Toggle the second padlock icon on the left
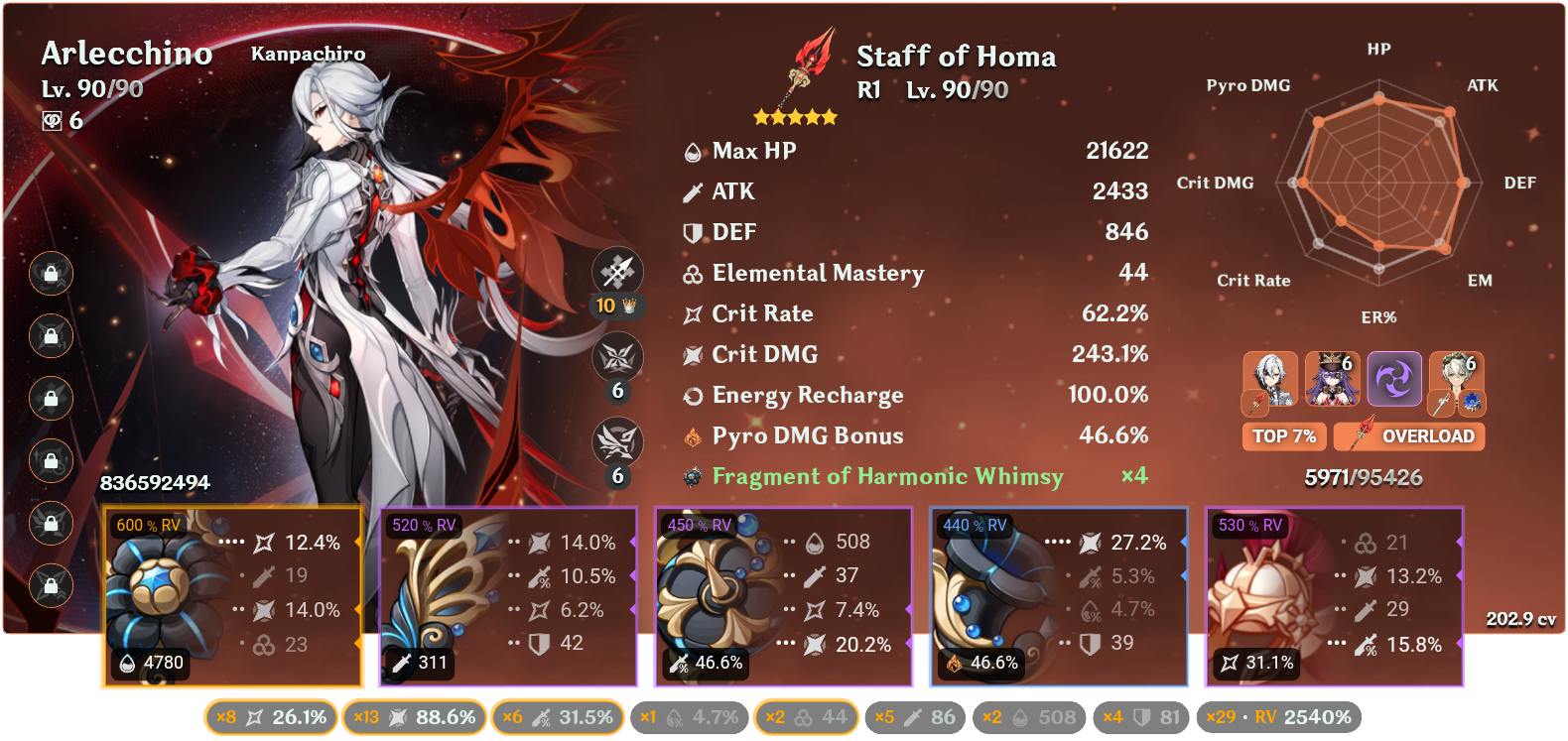 pos(51,337)
